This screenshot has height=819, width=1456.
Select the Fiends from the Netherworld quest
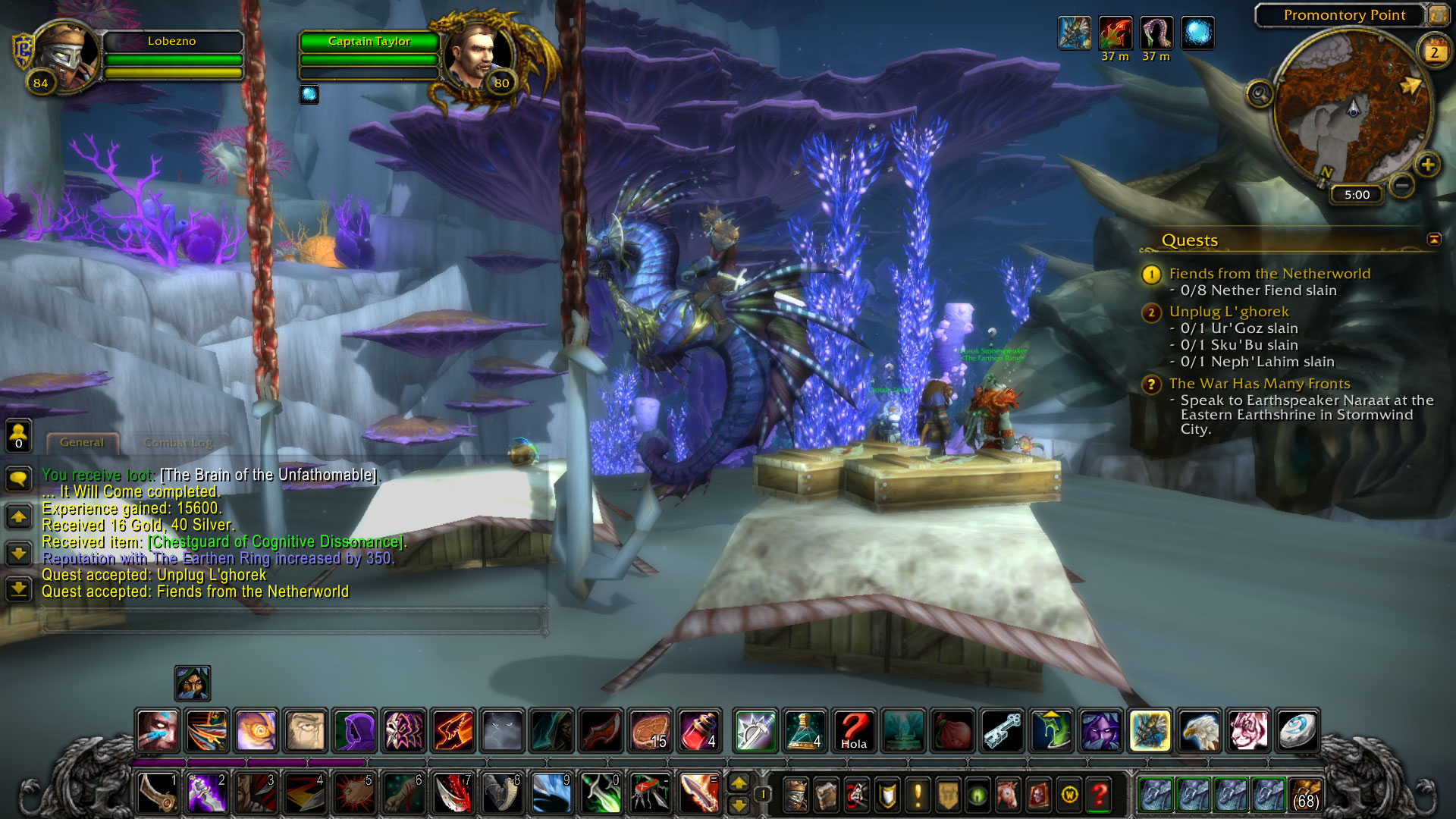1269,274
